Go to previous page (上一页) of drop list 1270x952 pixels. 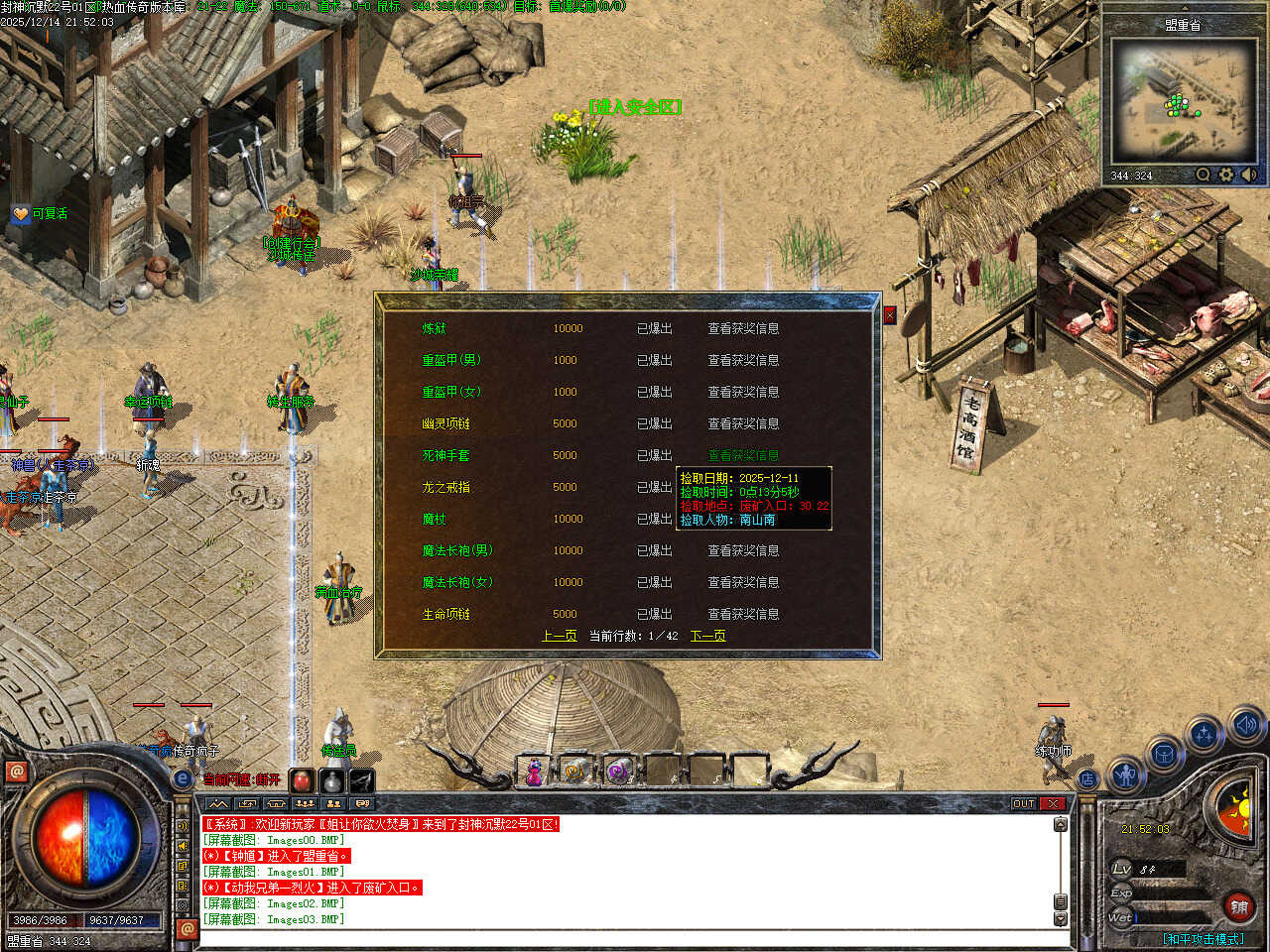coord(560,636)
